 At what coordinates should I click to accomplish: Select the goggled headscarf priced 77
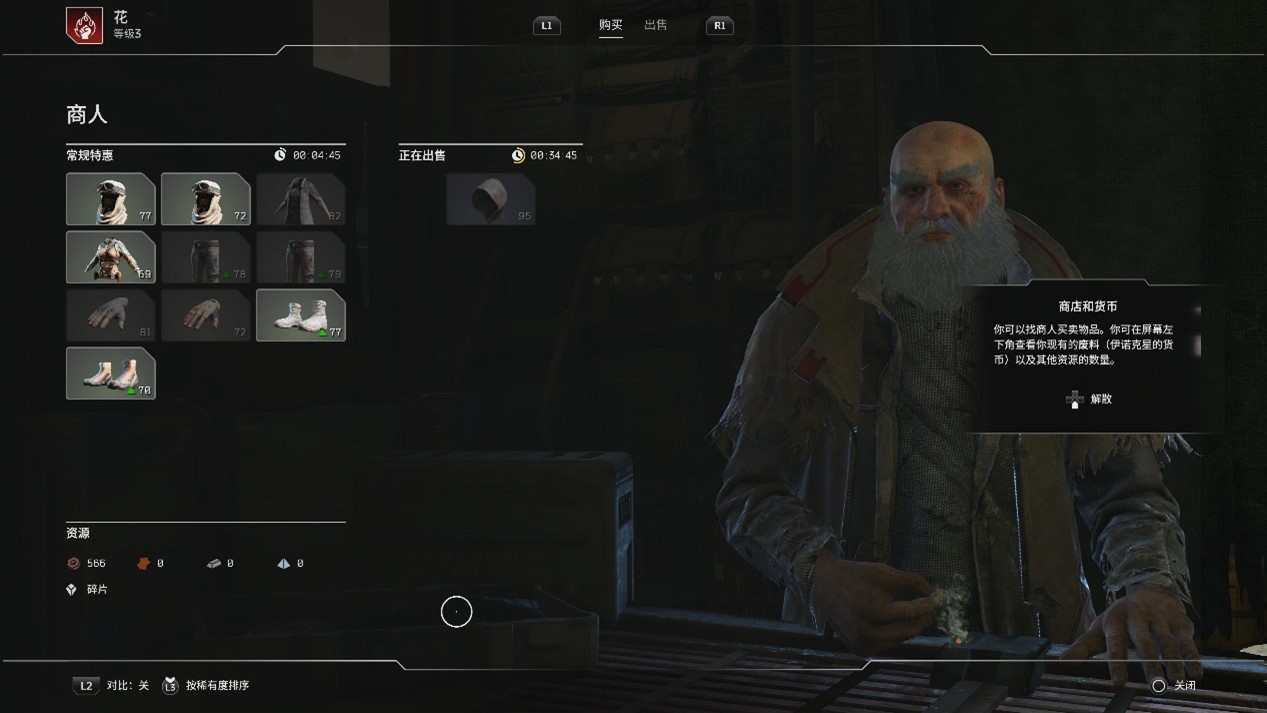(x=110, y=199)
